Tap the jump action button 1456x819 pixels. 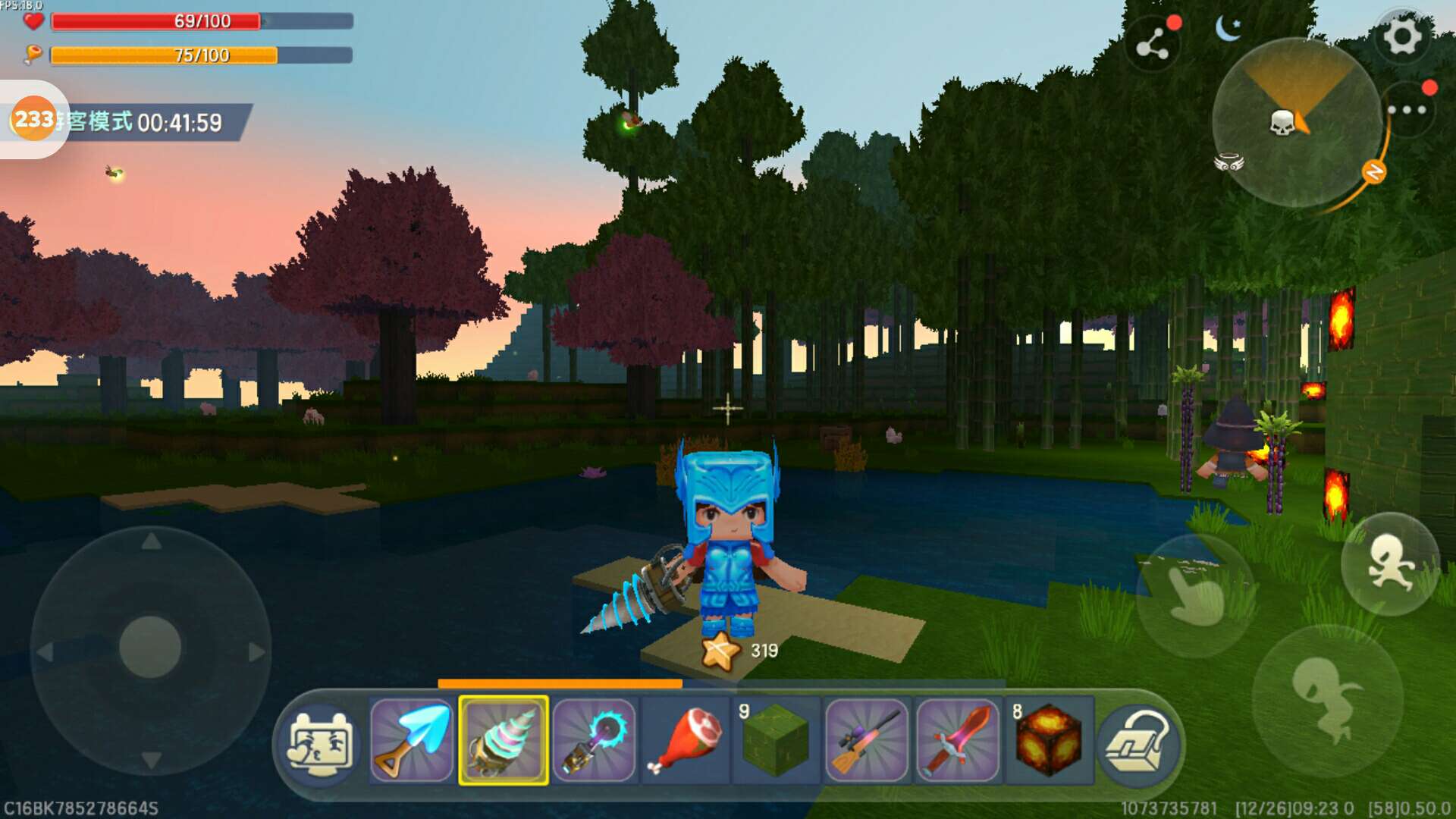[x=1327, y=699]
